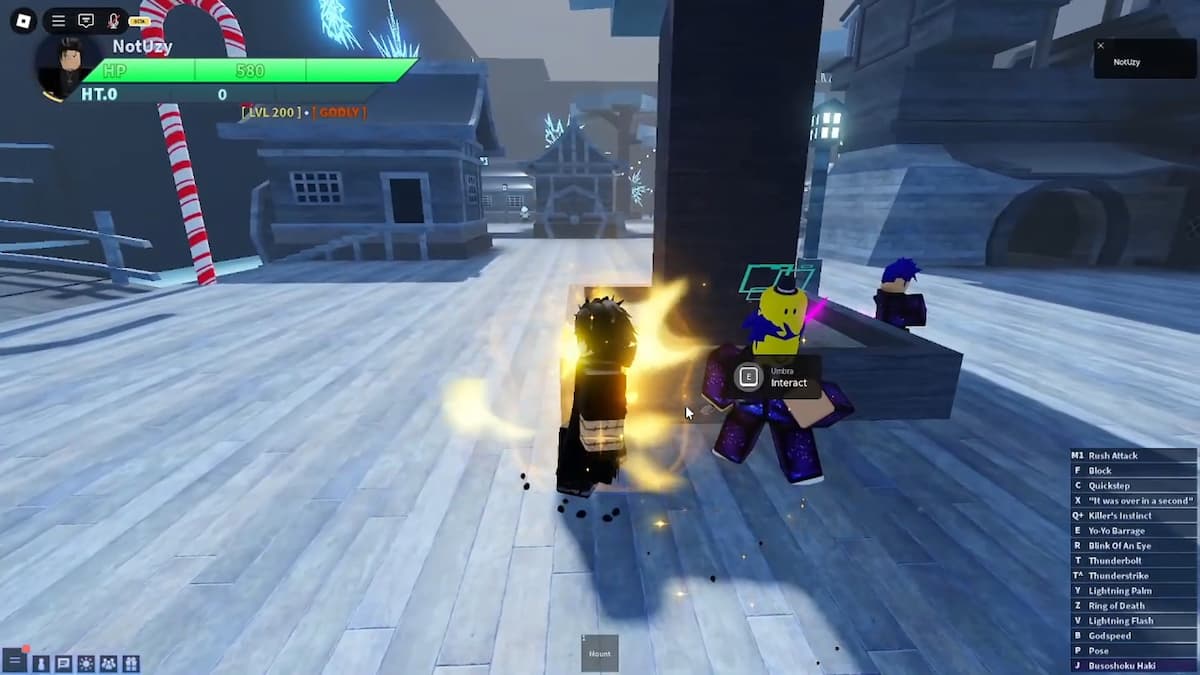Screen dimensions: 1200x675
Task: Select NotUzy in the player list
Action: [x=1127, y=62]
